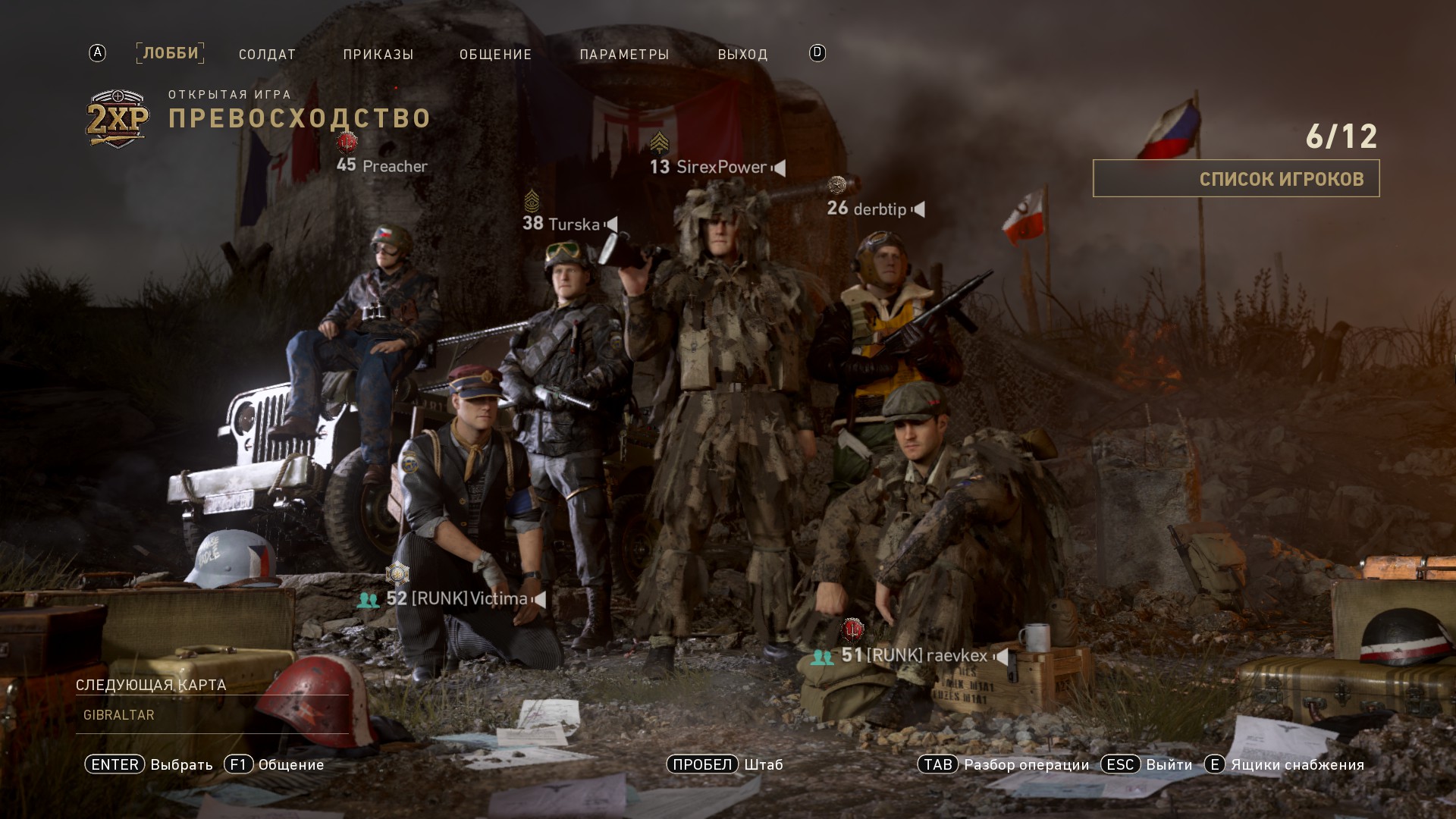The image size is (1456, 819).
Task: Select ВЫХОД to leave the lobby
Action: tap(743, 54)
